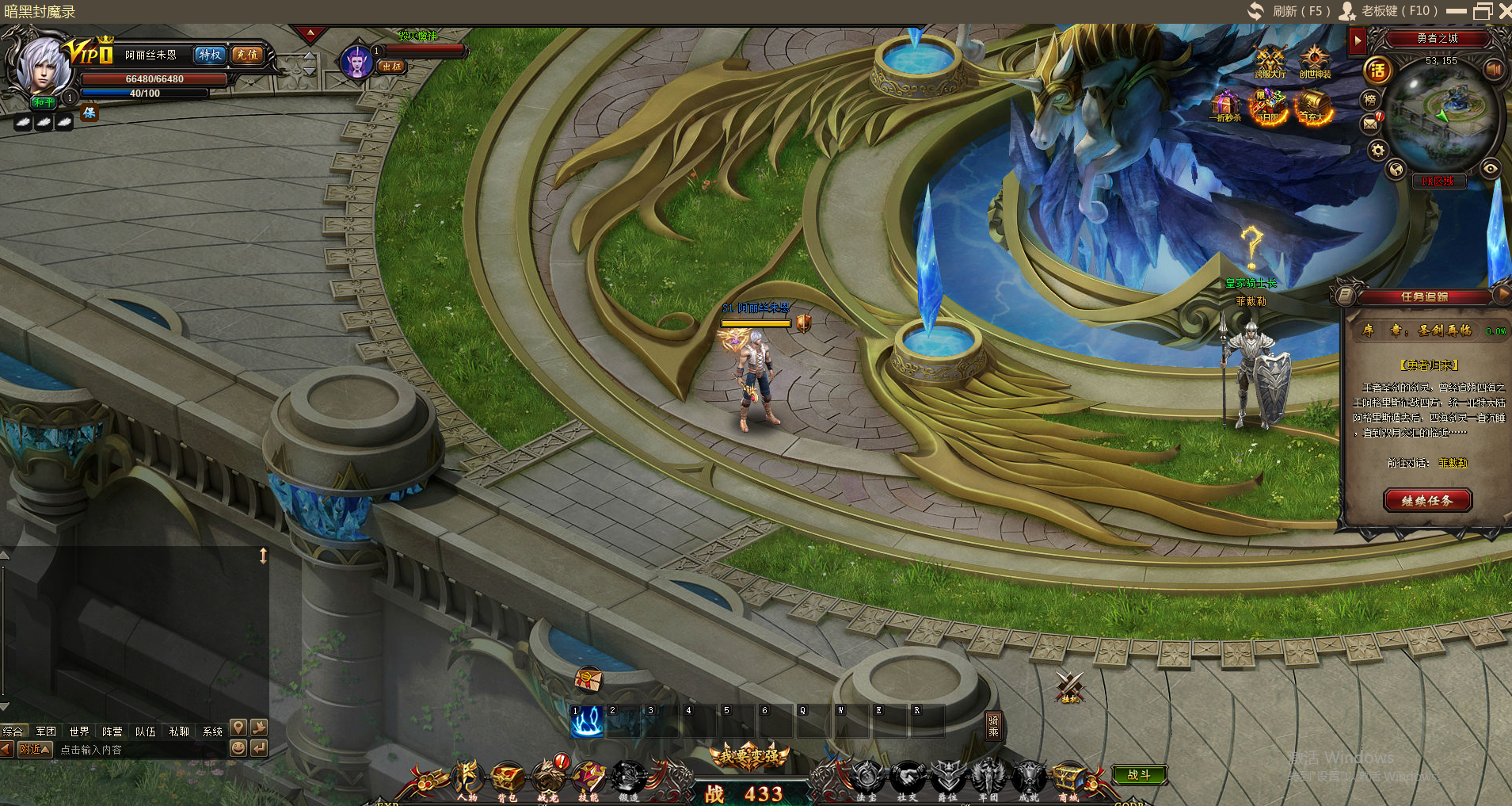Switch to the 私聊 private chat tab

pyautogui.click(x=179, y=731)
